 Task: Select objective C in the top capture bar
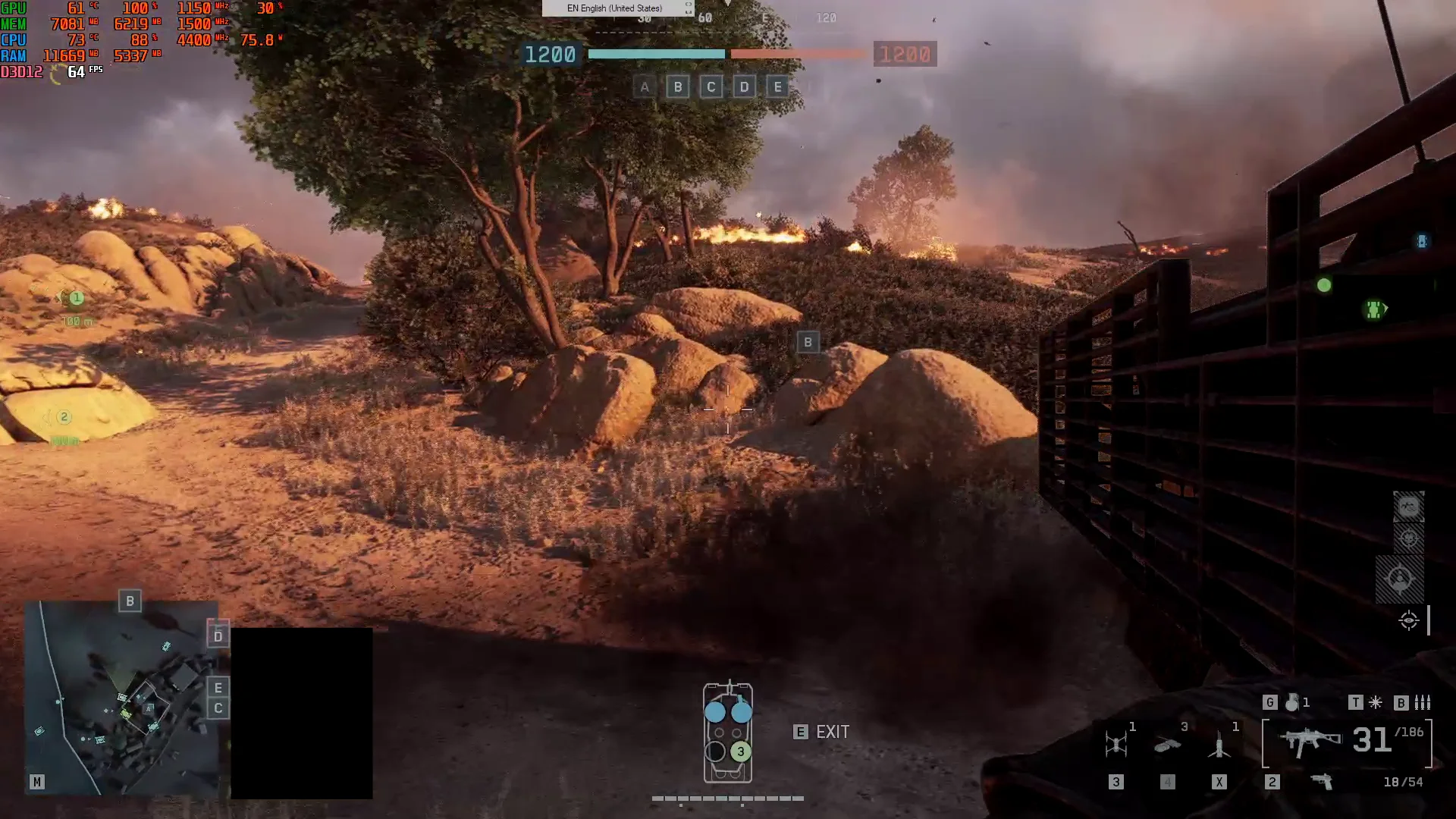pyautogui.click(x=711, y=87)
